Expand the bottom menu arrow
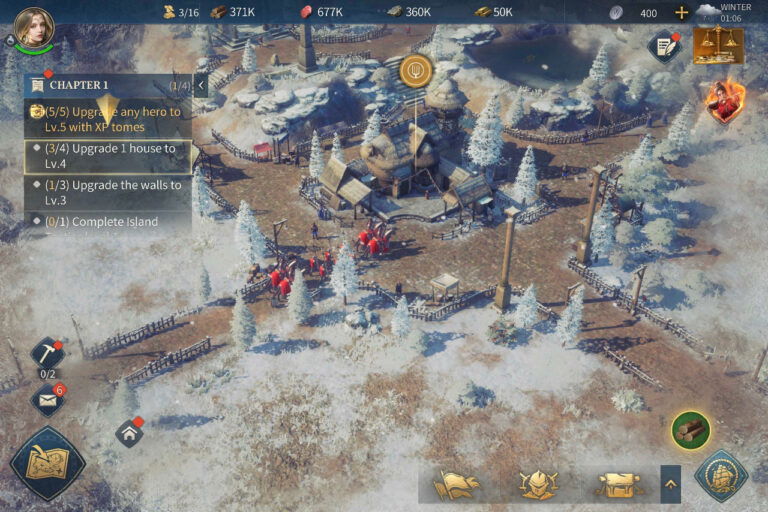Image resolution: width=768 pixels, height=512 pixels. 670,485
